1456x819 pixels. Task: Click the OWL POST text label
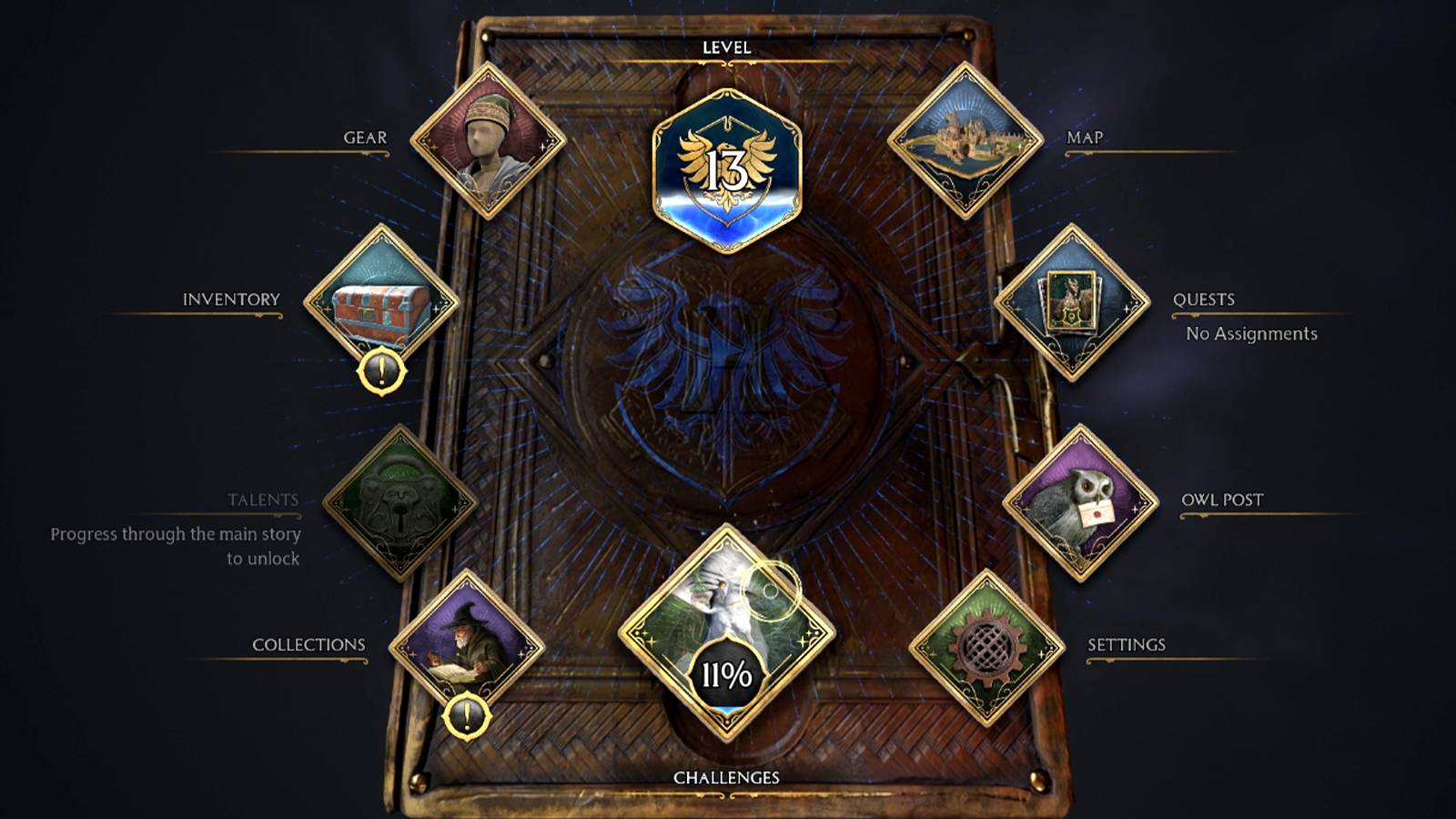1222,500
